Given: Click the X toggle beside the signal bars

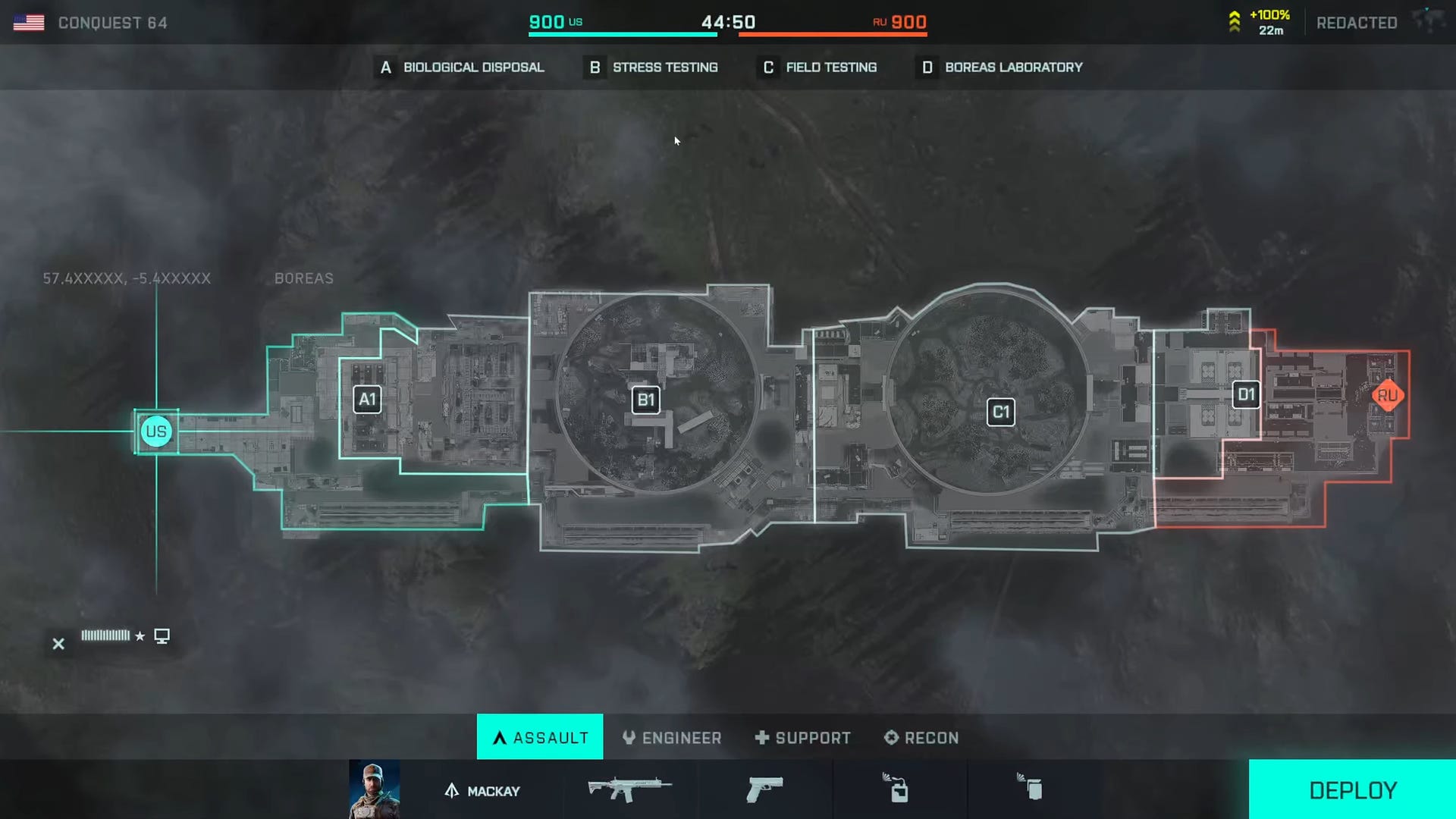Looking at the screenshot, I should click(x=58, y=644).
